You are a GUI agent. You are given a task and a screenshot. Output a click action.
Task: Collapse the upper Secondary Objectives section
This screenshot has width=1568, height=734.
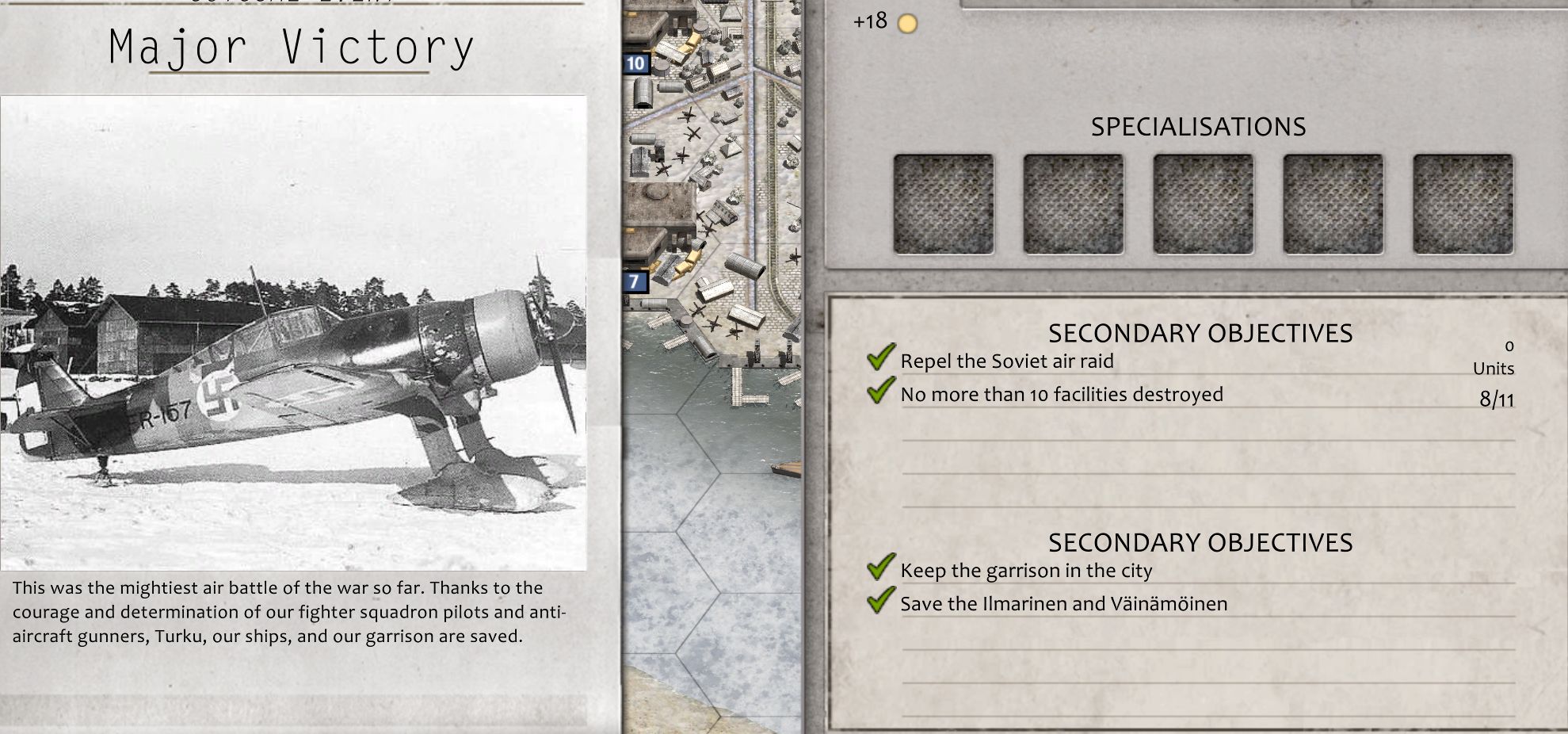pyautogui.click(x=1200, y=333)
